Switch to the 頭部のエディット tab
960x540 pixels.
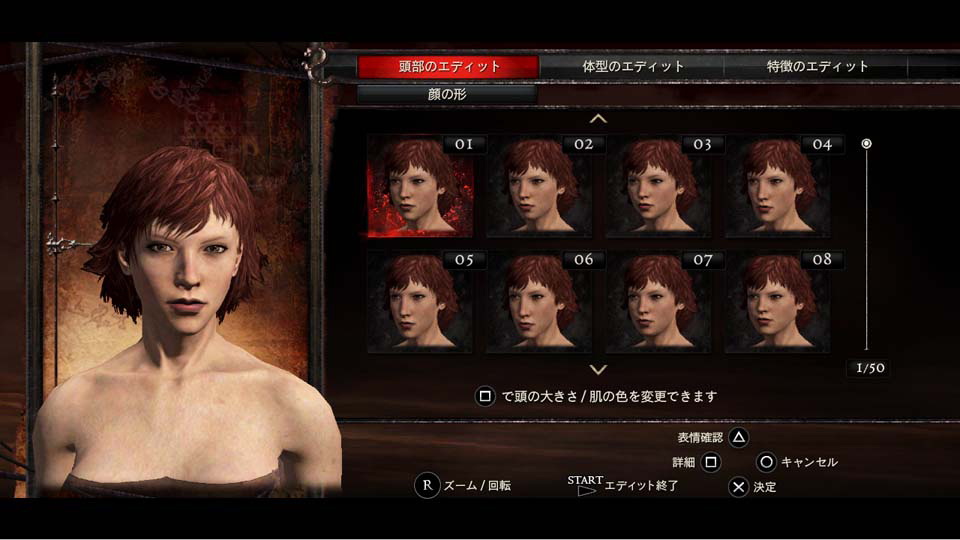[x=449, y=67]
